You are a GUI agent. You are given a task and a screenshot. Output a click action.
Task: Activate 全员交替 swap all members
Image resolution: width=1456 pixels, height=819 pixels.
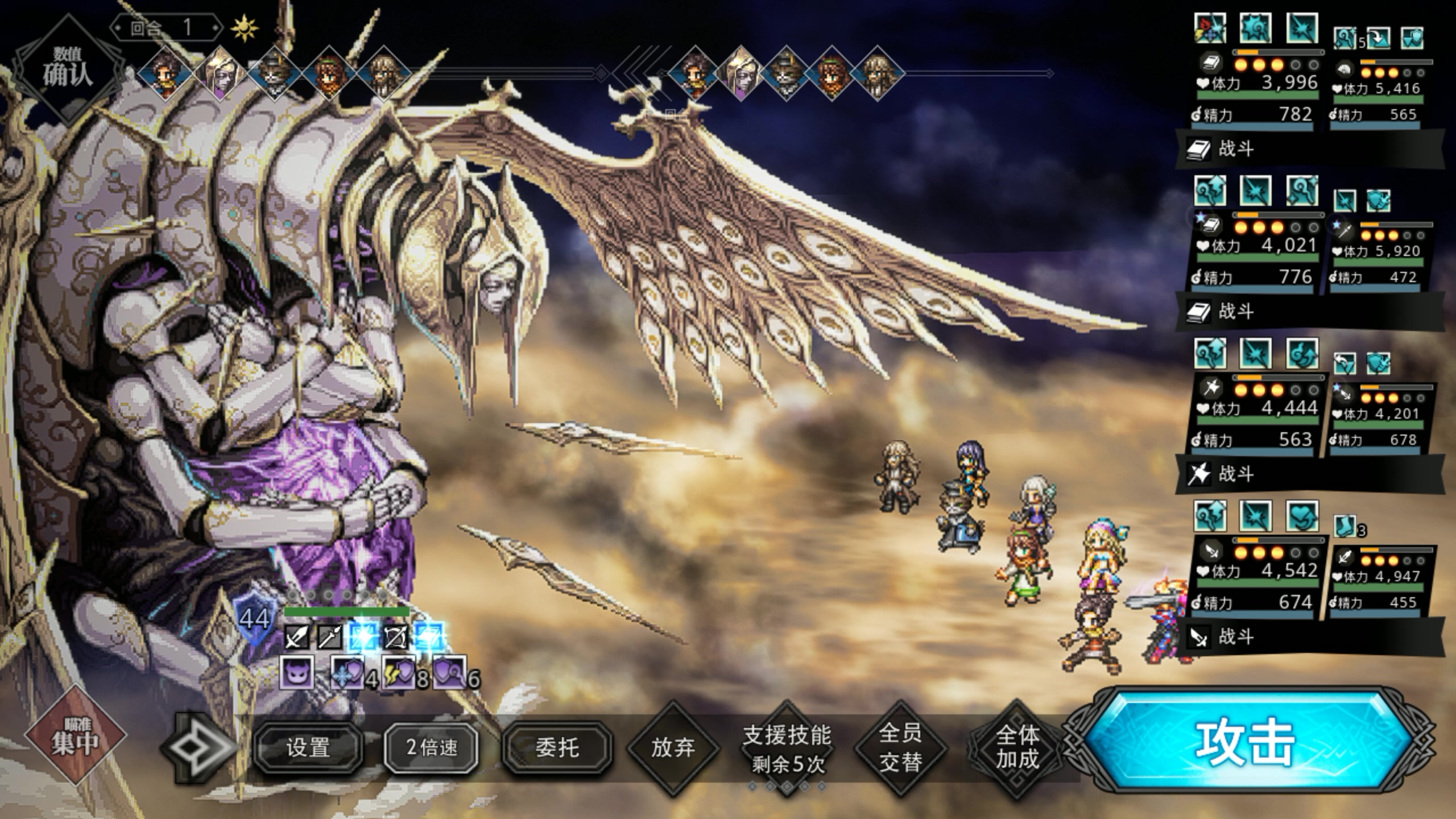pos(900,747)
